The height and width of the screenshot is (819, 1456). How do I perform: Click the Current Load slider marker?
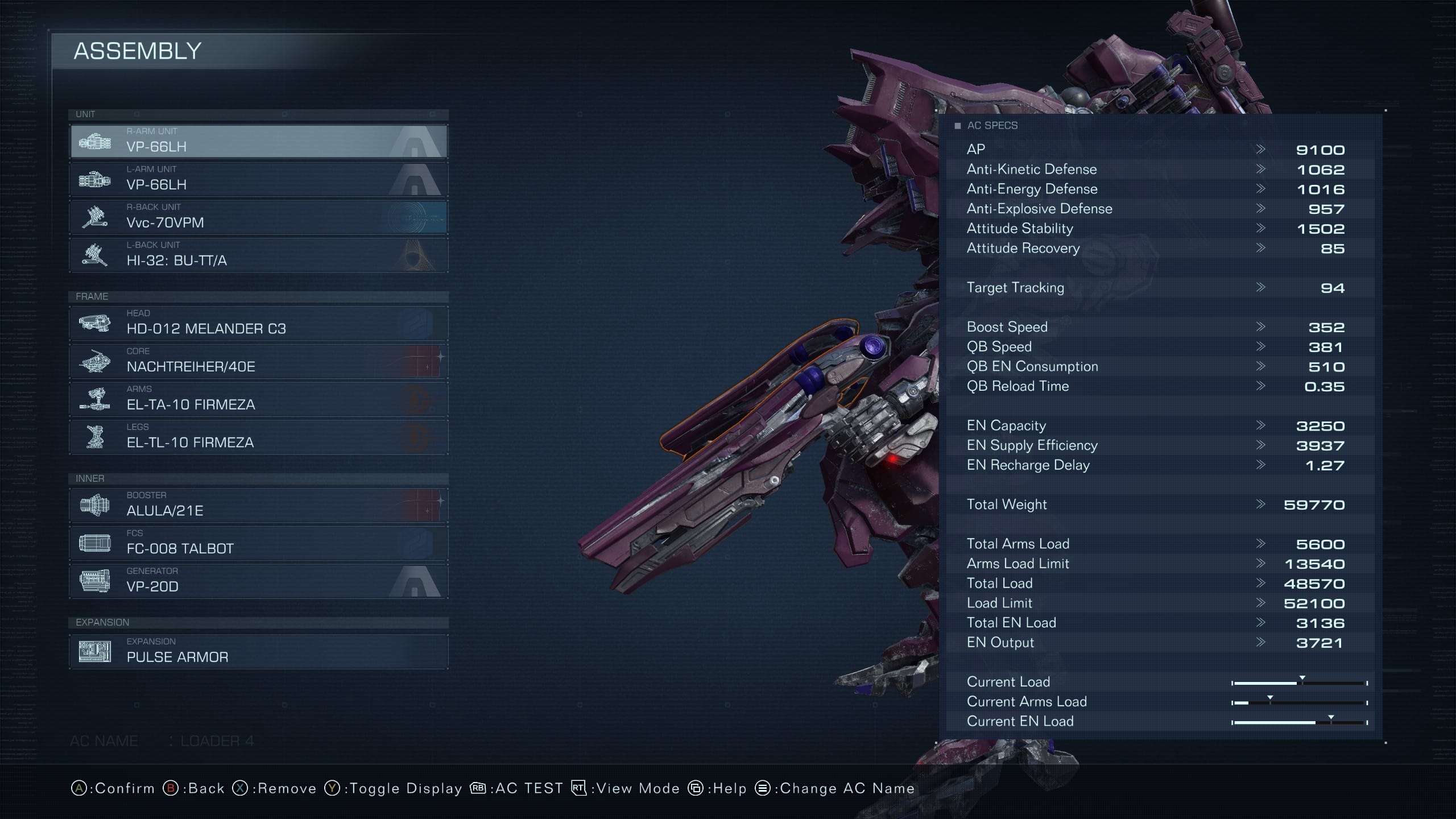1302,679
